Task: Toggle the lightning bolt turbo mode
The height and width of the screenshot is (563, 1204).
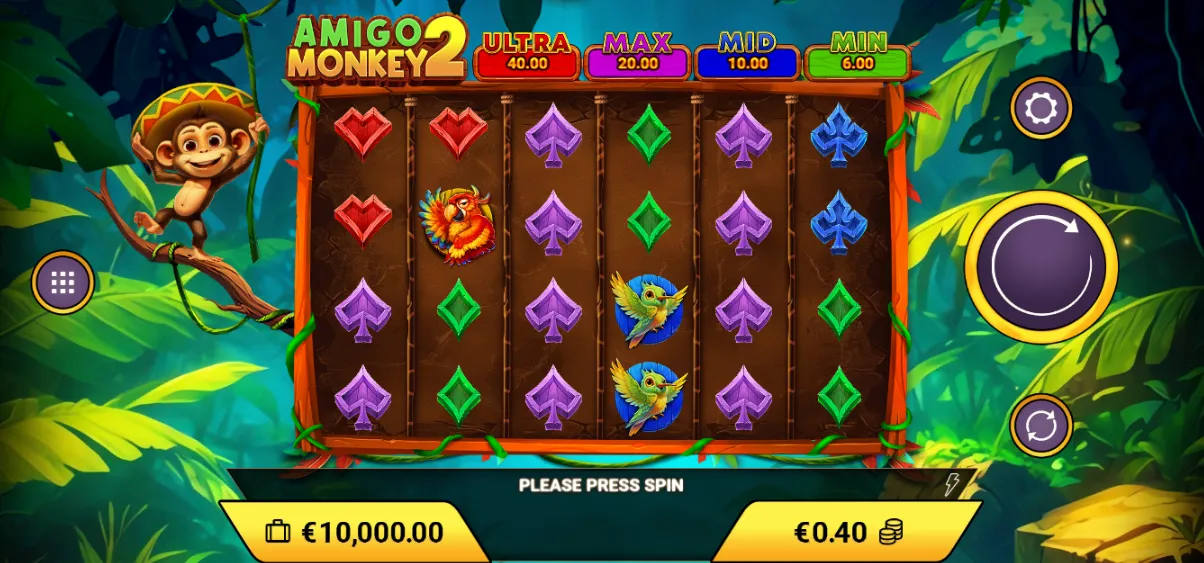Action: click(951, 485)
